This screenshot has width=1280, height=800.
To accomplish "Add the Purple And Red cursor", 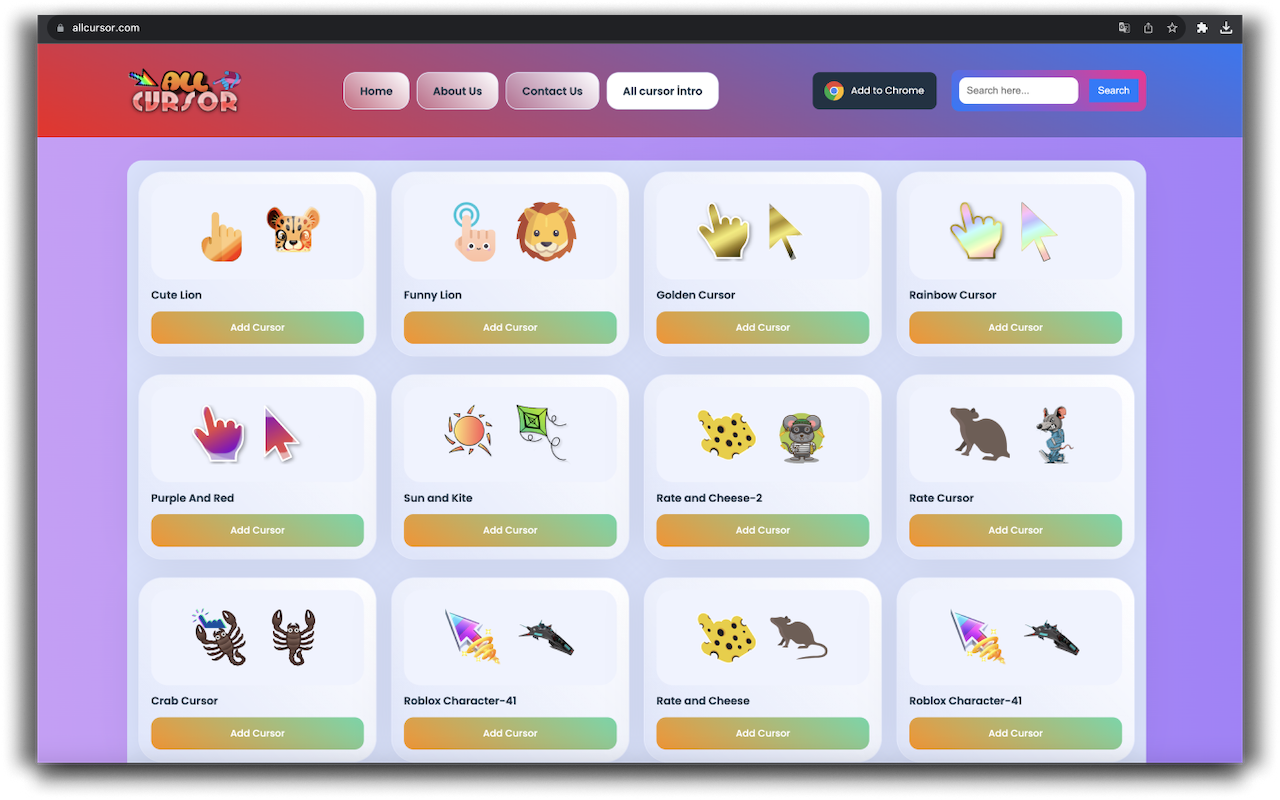I will [257, 530].
